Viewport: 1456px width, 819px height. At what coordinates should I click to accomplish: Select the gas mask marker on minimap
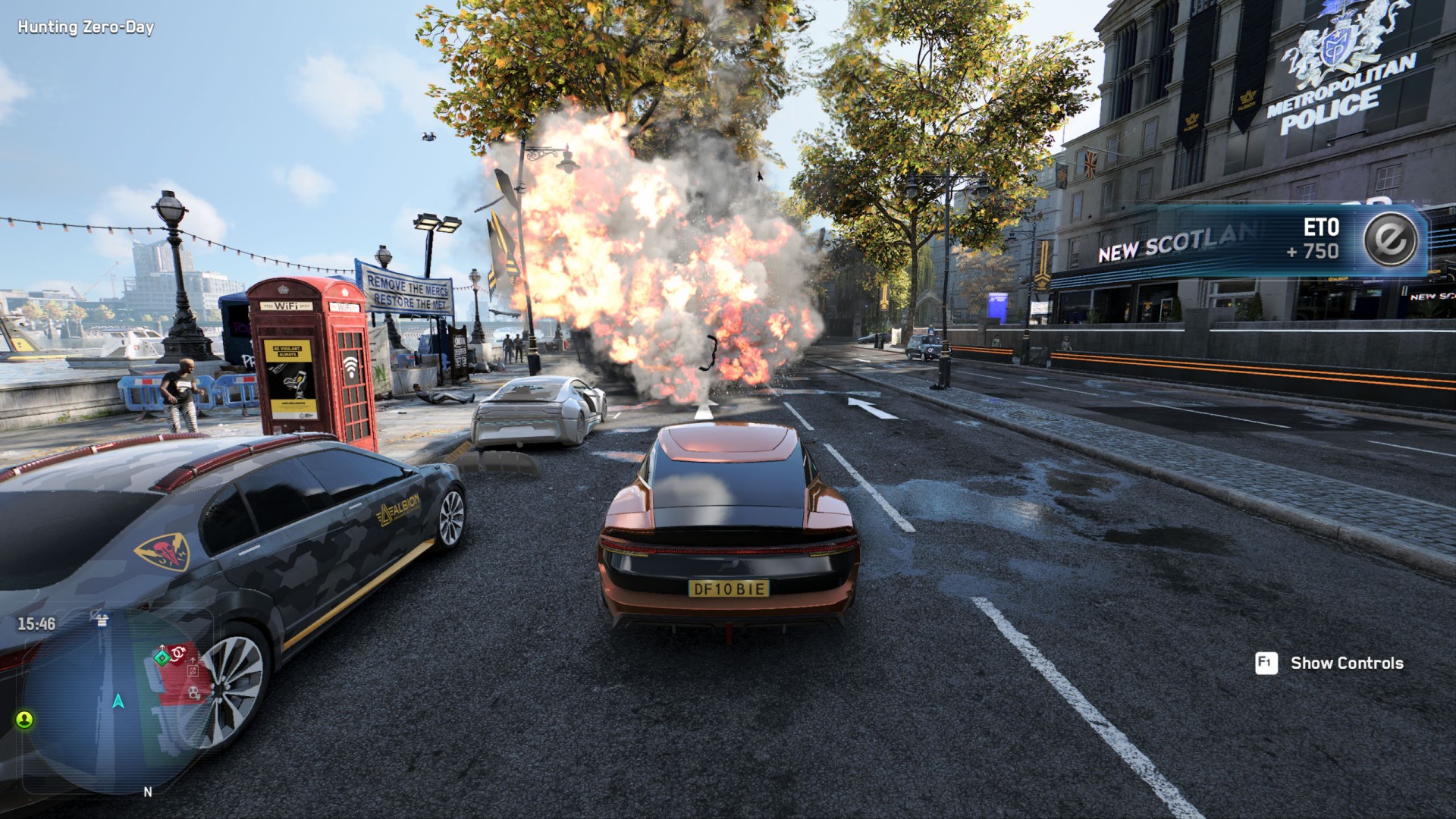(x=194, y=692)
